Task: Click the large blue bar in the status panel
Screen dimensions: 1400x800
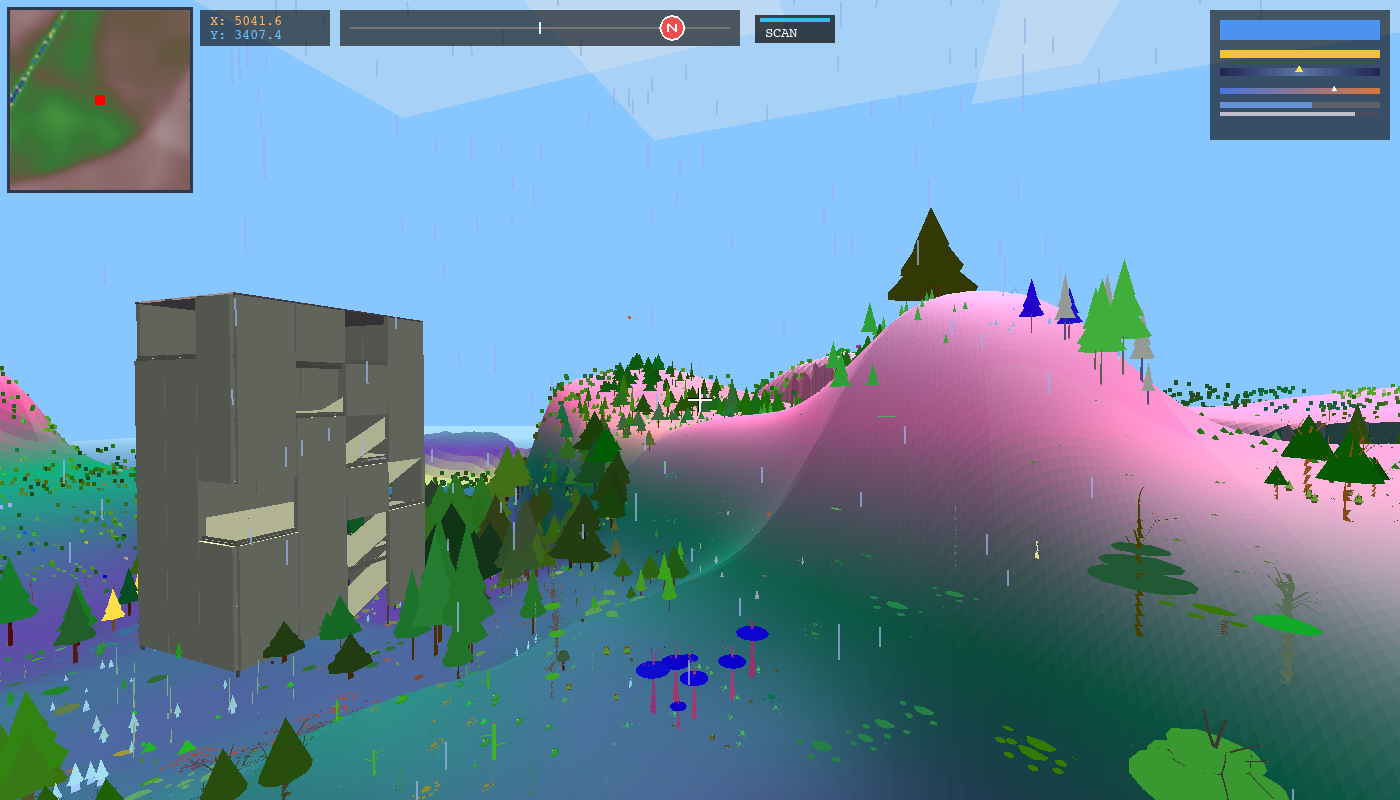Action: 1299,30
